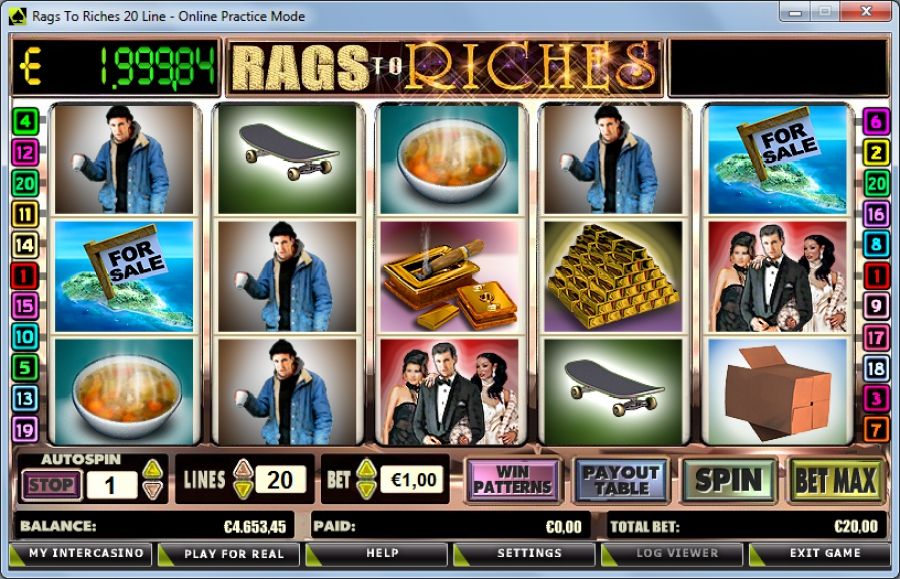Image resolution: width=900 pixels, height=579 pixels.
Task: Open the Payout Table
Action: coord(620,481)
